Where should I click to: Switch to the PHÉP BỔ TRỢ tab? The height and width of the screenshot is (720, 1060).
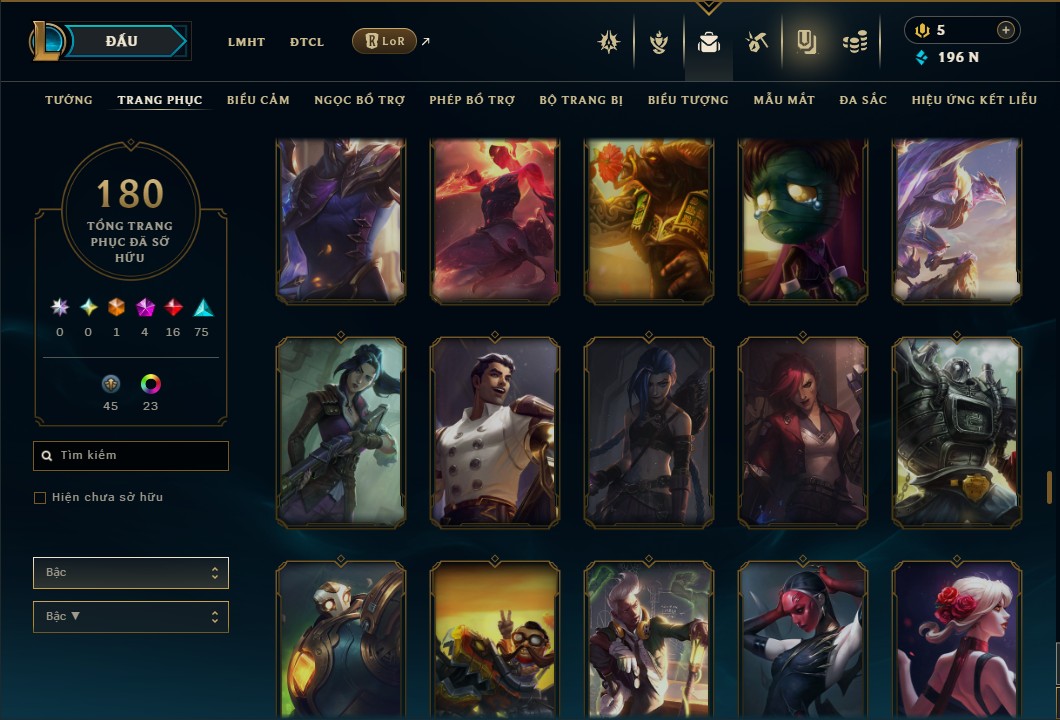pyautogui.click(x=472, y=100)
